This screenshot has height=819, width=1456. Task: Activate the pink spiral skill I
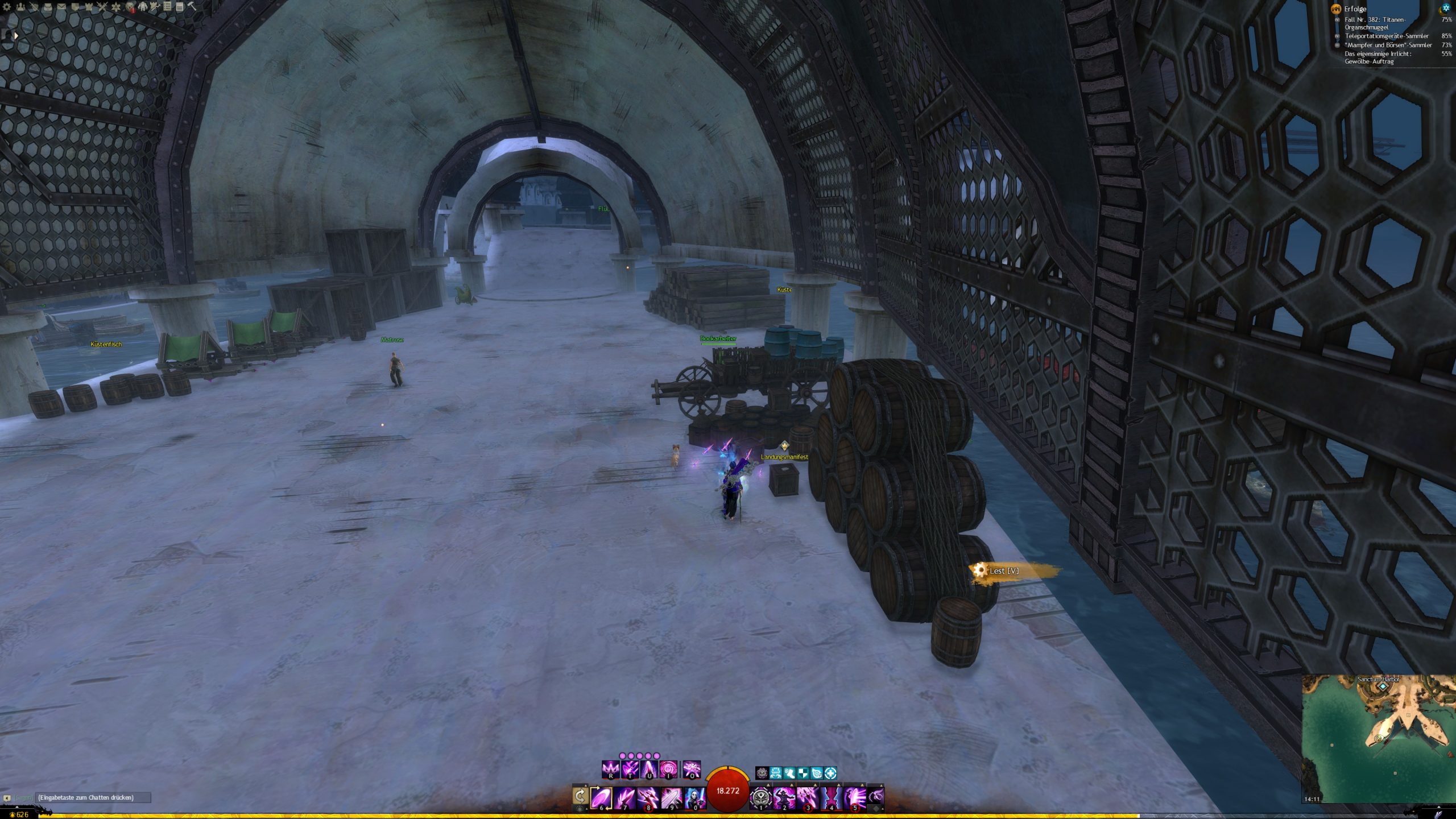[668, 770]
